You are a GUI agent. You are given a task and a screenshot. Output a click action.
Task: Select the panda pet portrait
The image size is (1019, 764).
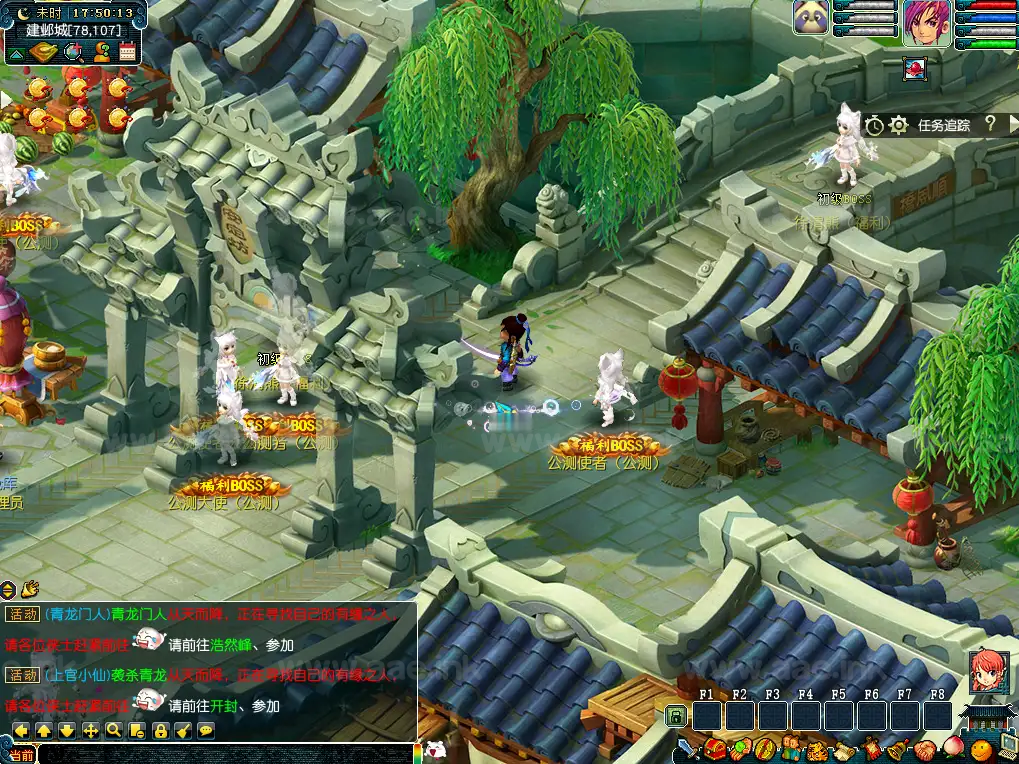pos(811,18)
